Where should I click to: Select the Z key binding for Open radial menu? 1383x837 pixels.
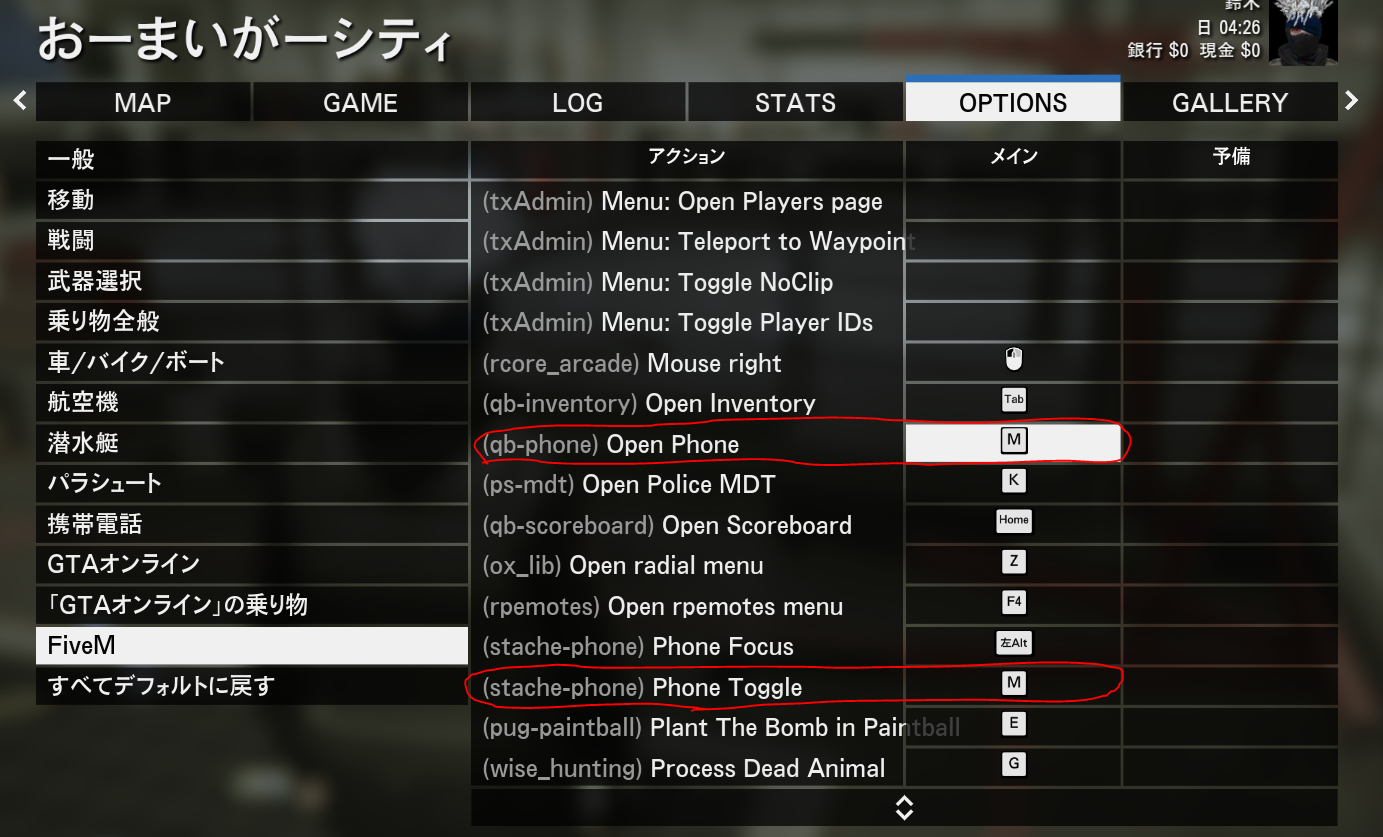1013,561
